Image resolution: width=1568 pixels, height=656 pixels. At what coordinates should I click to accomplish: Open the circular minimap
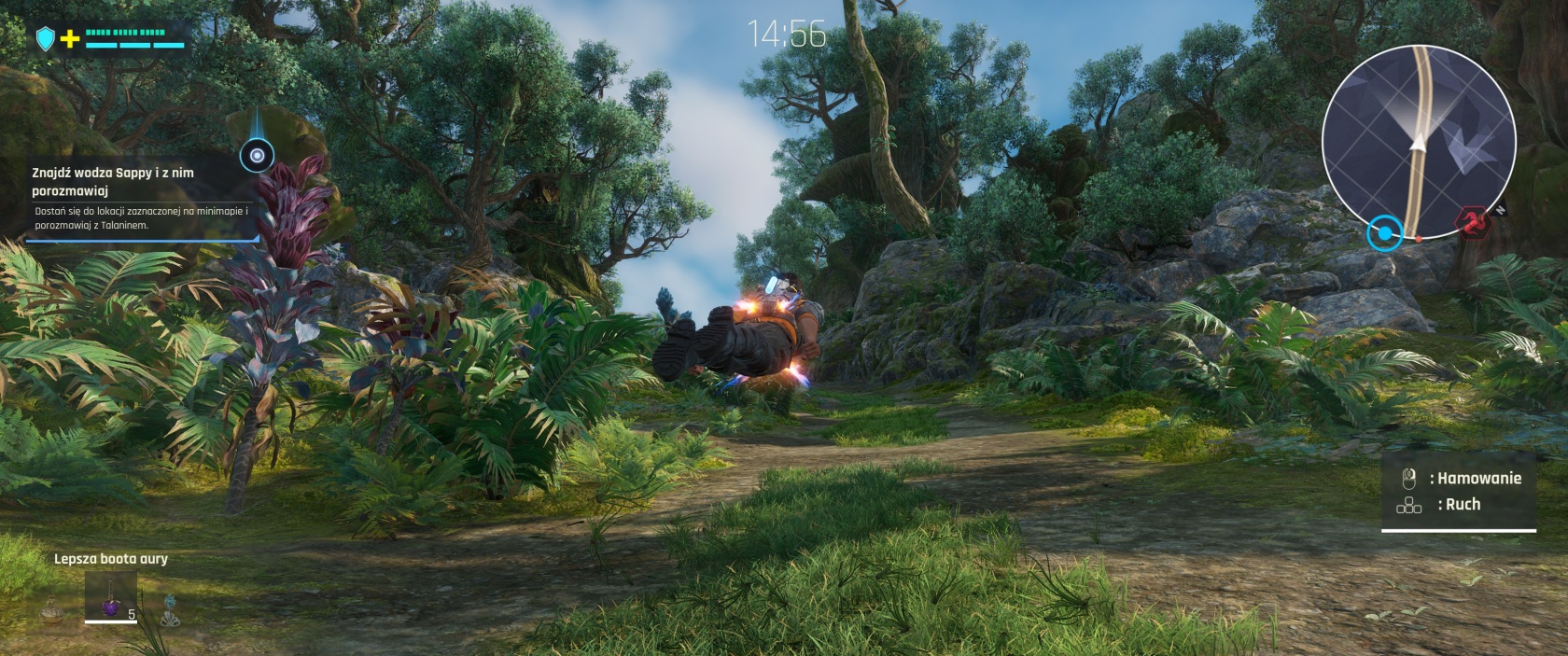point(1419,143)
